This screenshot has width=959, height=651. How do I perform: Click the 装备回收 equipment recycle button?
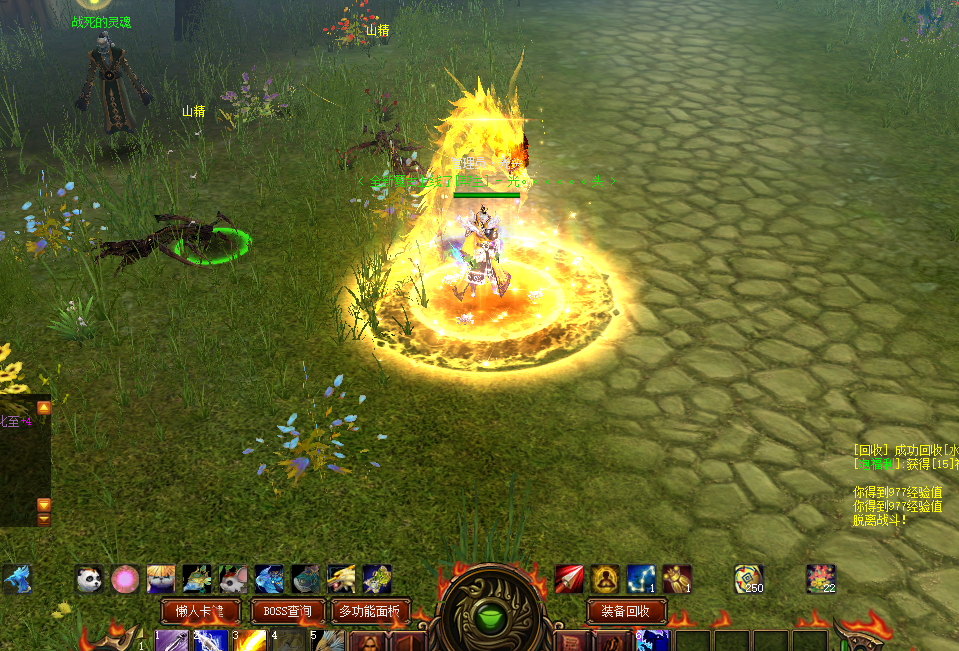626,611
